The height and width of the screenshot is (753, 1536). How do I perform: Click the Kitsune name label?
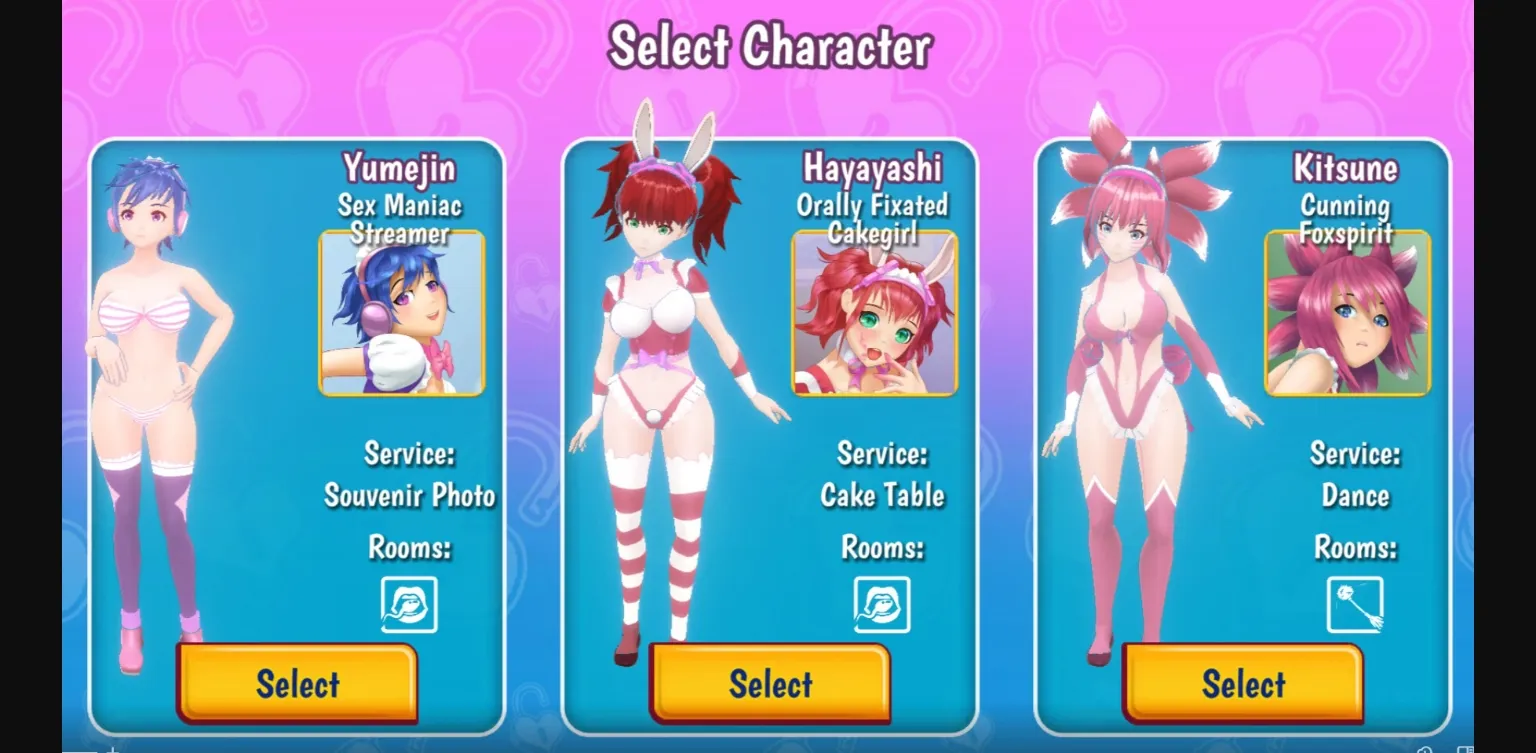[x=1345, y=167]
